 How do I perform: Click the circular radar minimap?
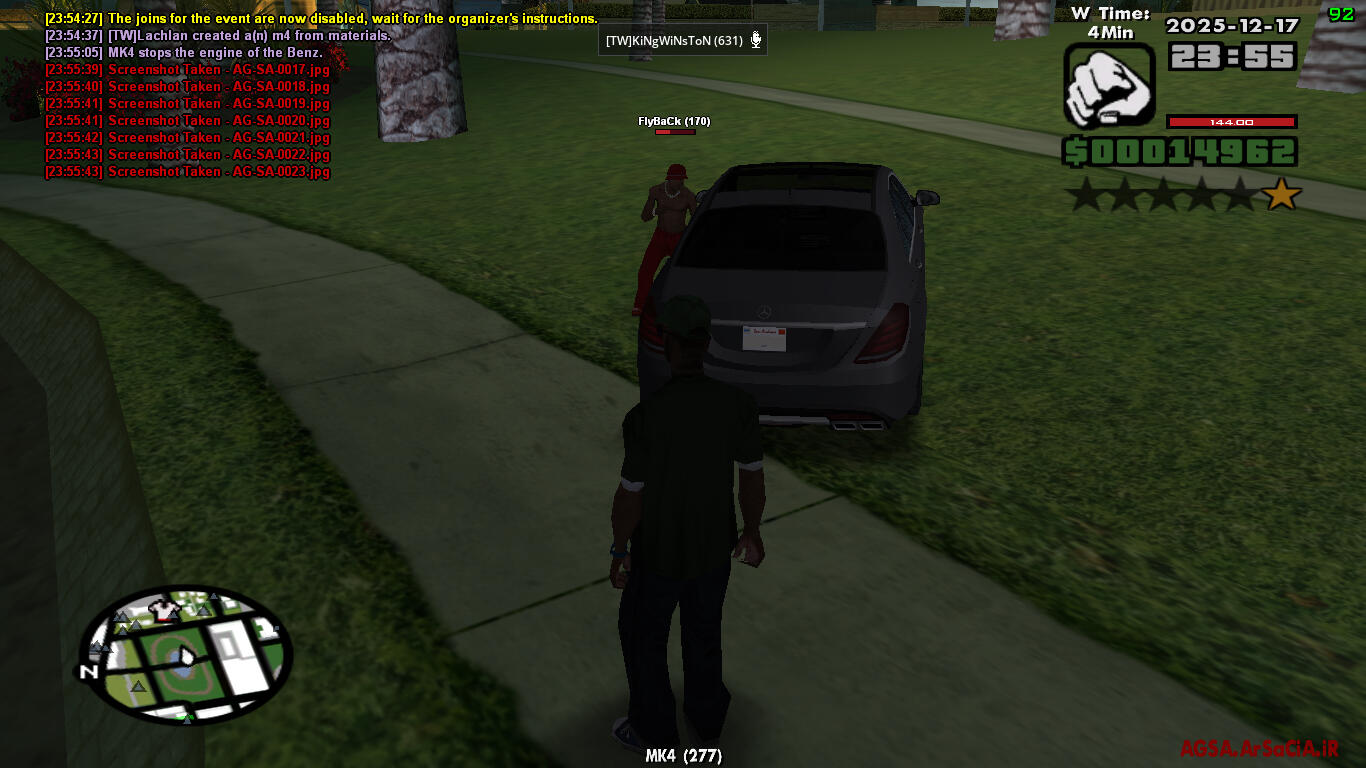click(x=186, y=655)
